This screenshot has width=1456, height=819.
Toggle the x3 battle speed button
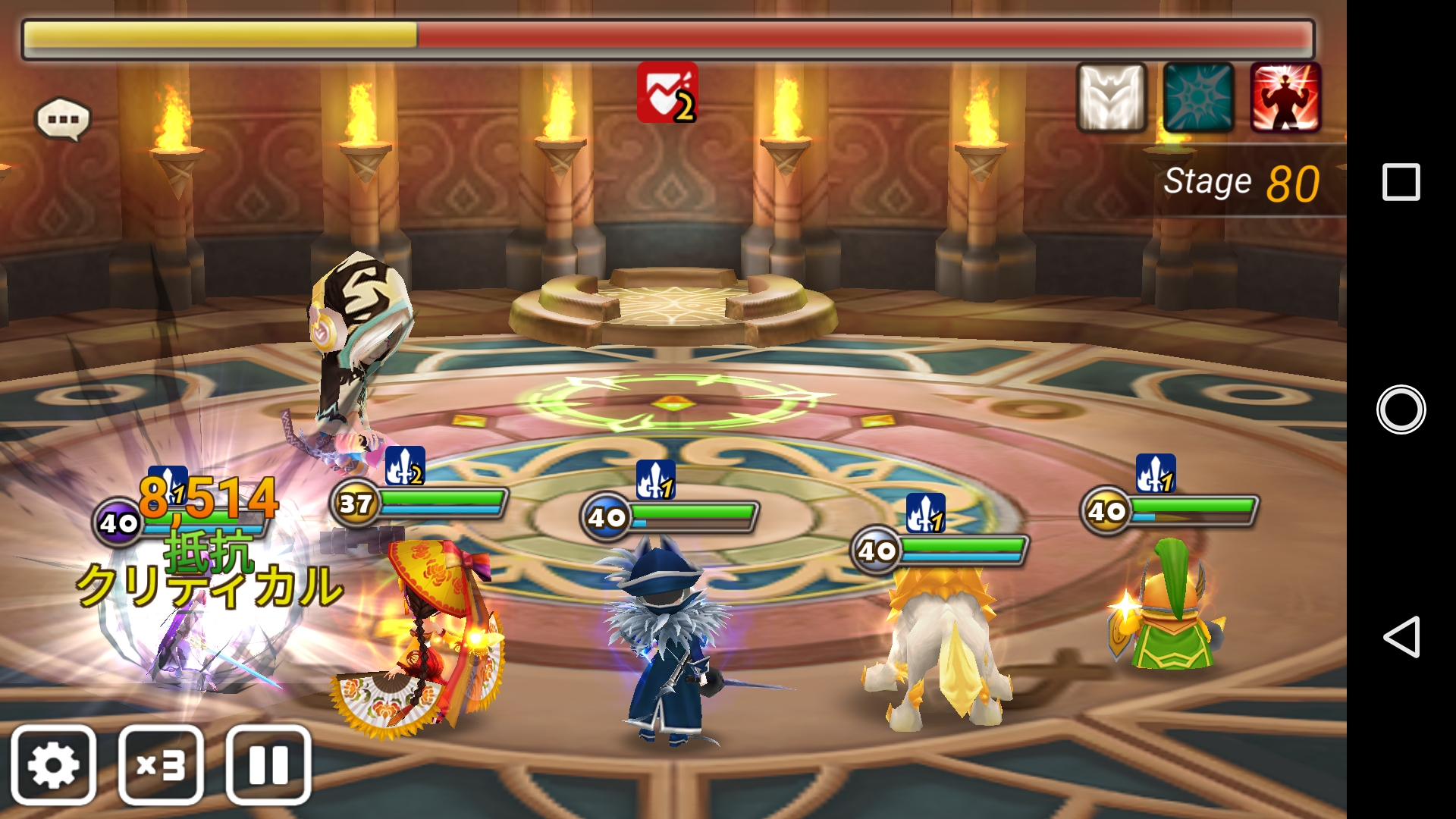[x=161, y=764]
